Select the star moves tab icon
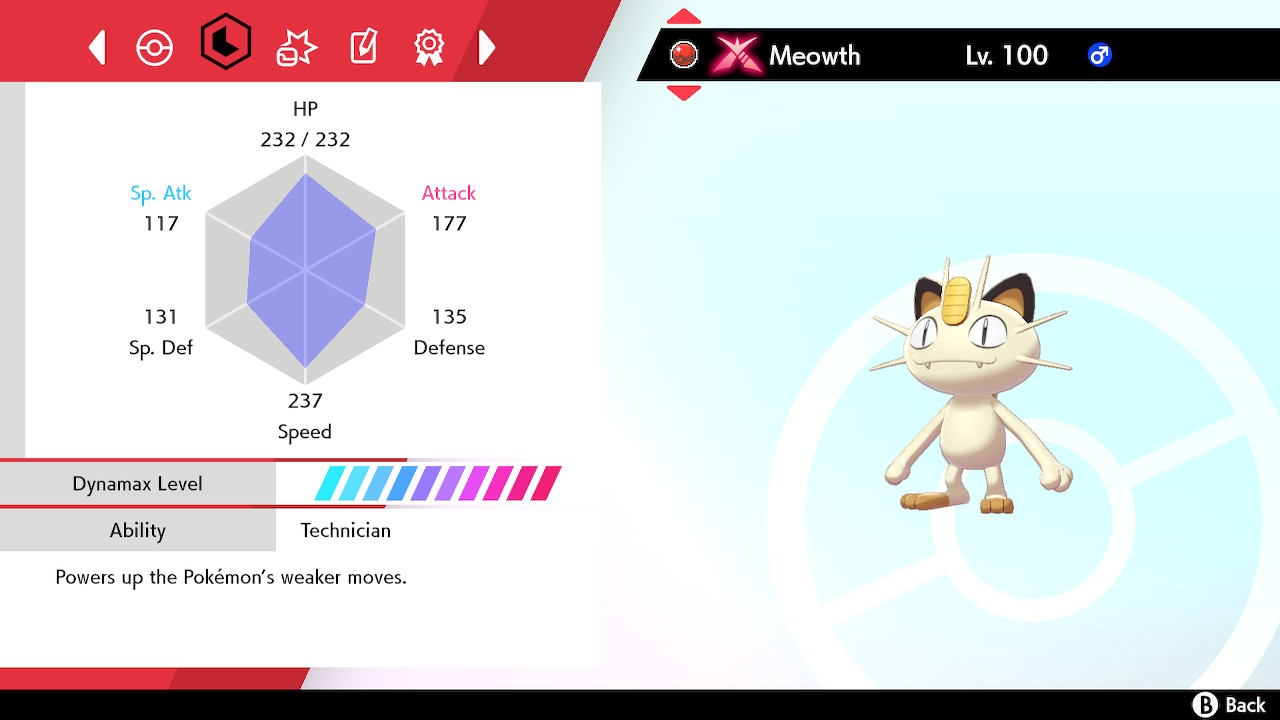The height and width of the screenshot is (720, 1280). [295, 45]
